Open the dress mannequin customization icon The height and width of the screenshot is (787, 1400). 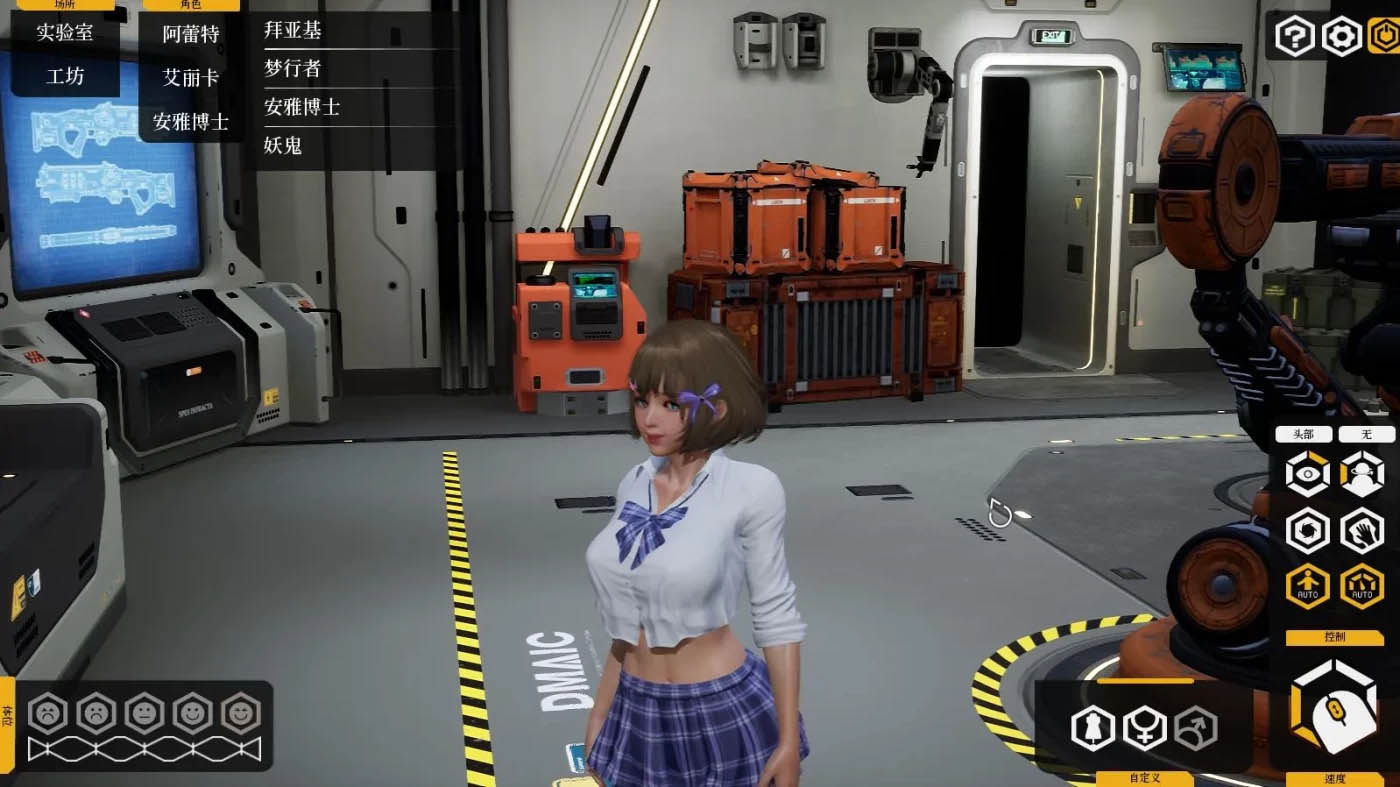(1092, 727)
